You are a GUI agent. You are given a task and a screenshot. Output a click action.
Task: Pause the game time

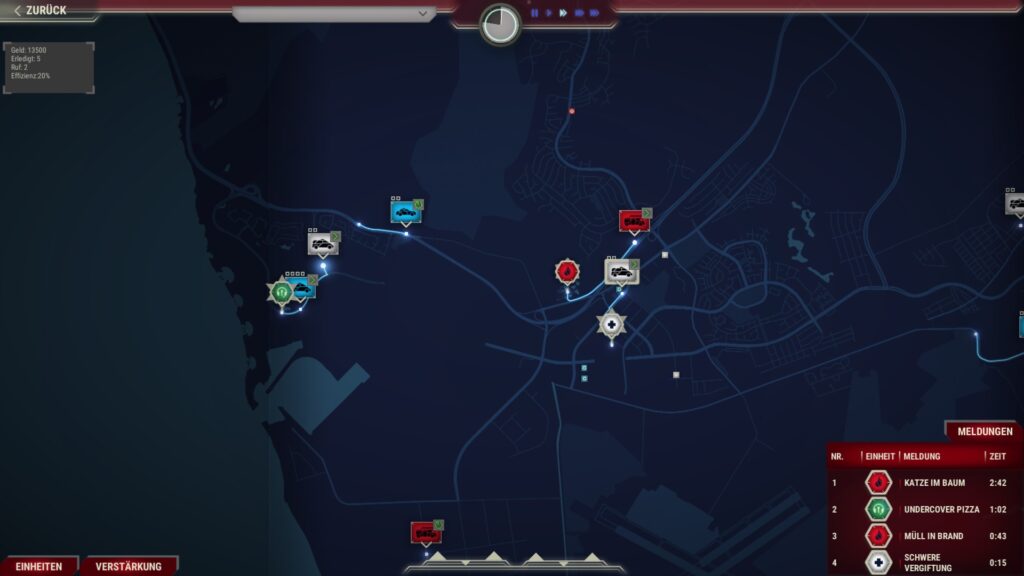pyautogui.click(x=535, y=13)
